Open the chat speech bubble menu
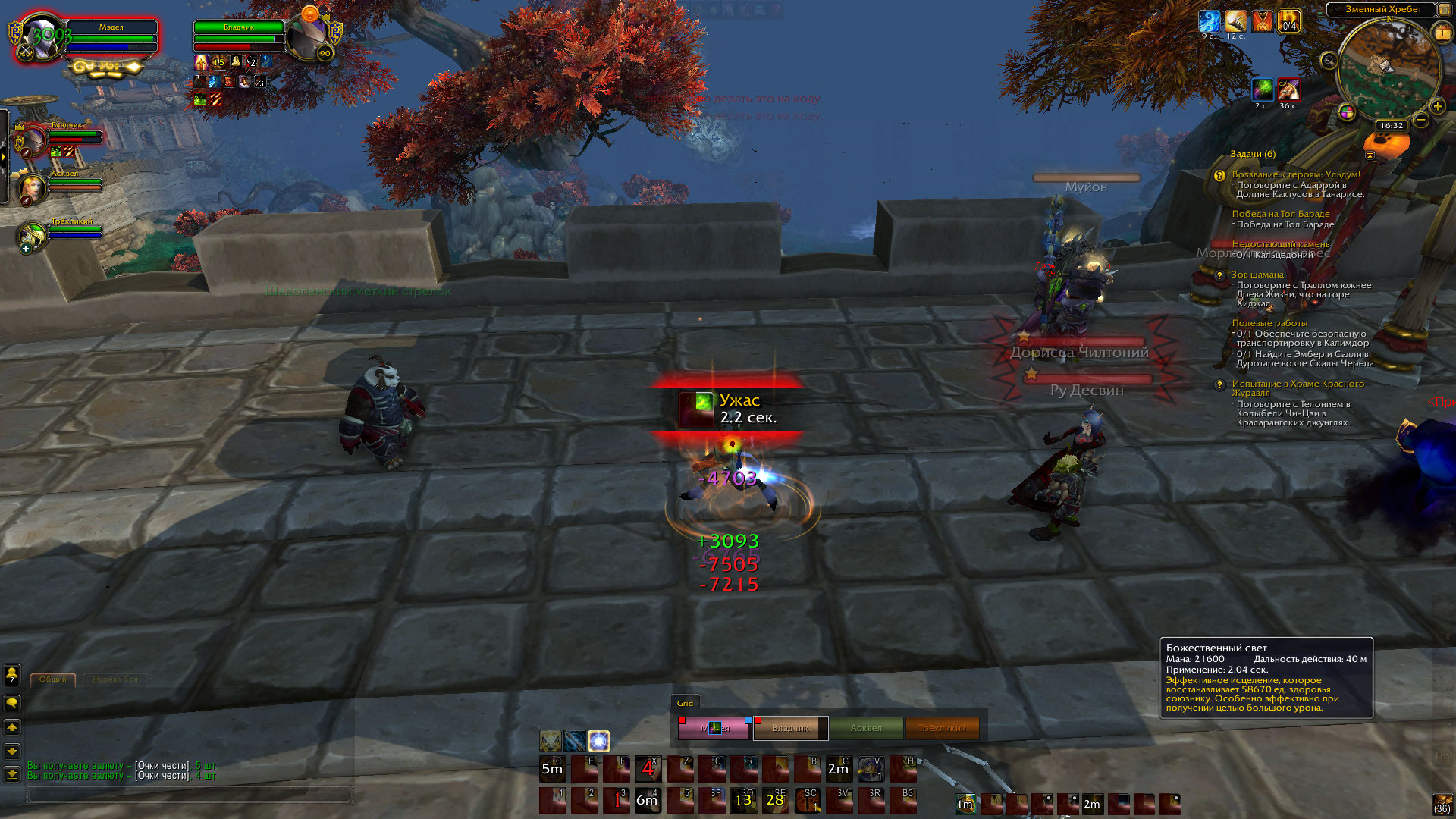This screenshot has width=1456, height=819. (12, 703)
